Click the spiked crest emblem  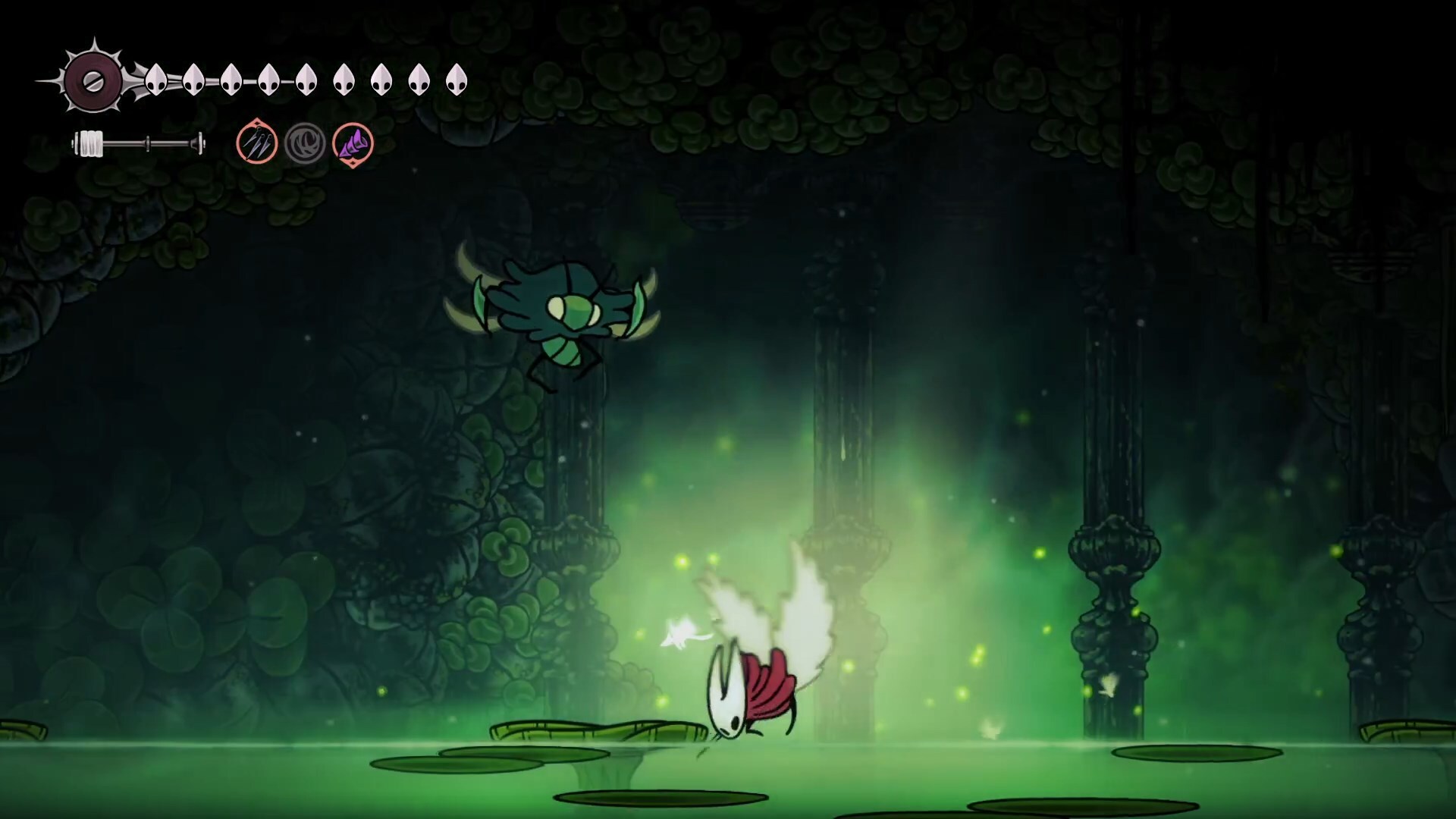pyautogui.click(x=93, y=80)
